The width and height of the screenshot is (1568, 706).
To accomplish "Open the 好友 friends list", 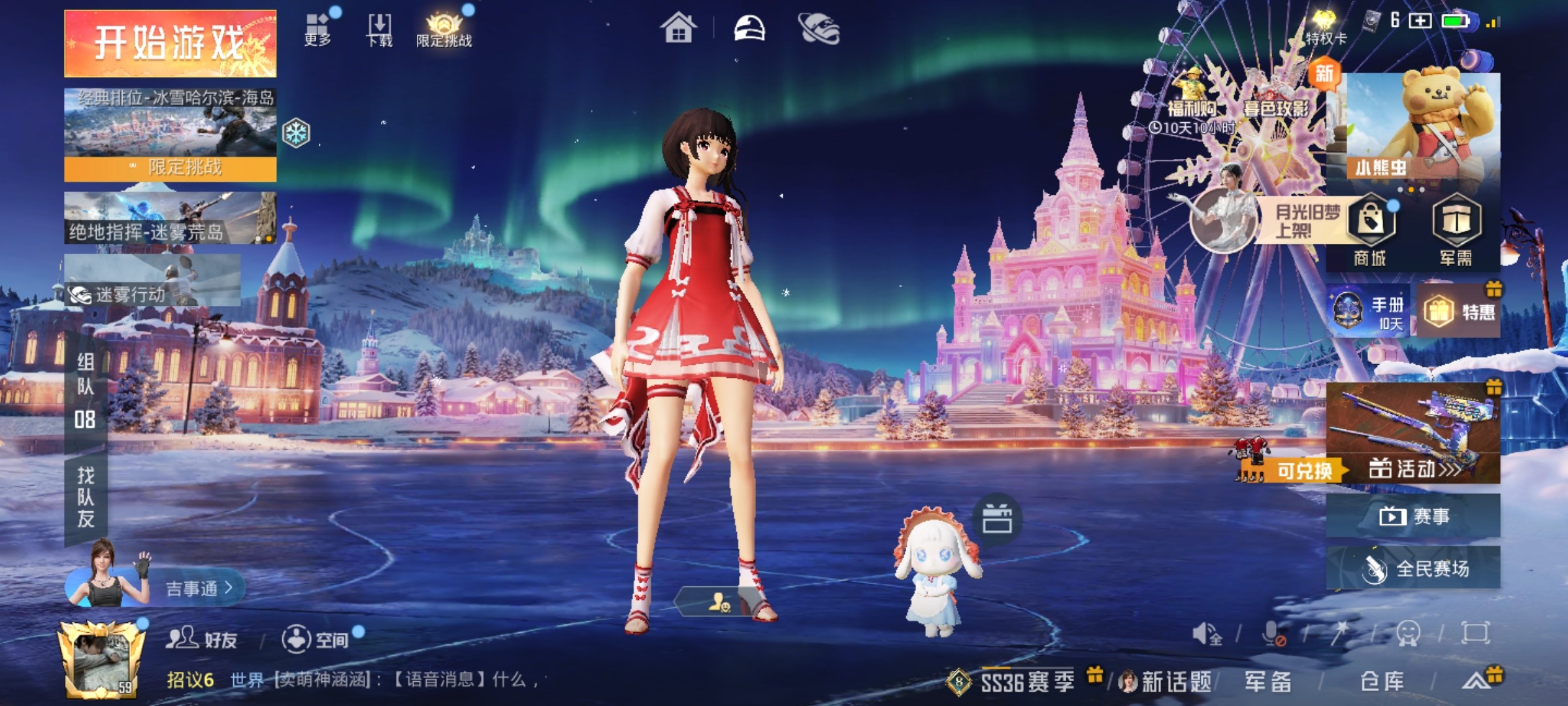I will click(x=201, y=639).
